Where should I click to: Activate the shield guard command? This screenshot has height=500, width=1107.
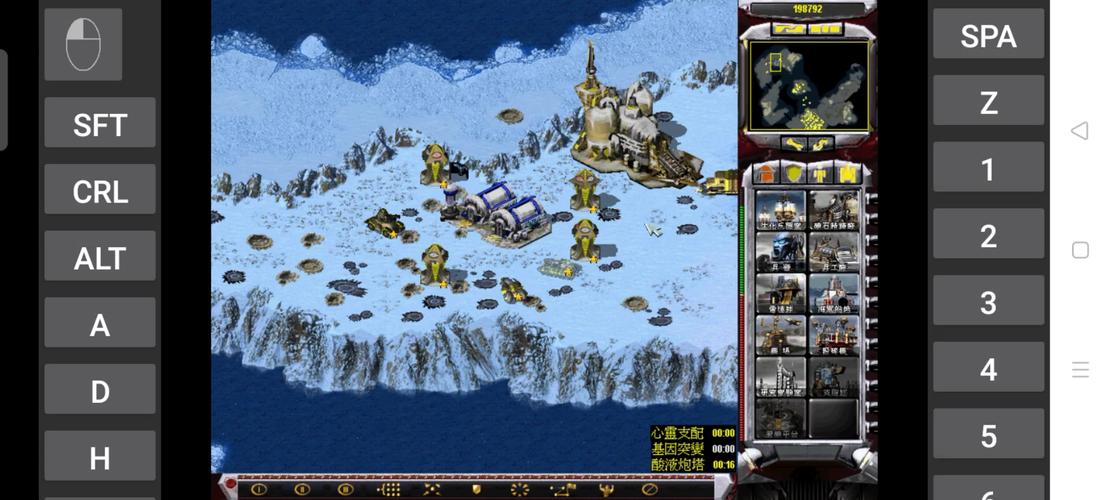pyautogui.click(x=477, y=489)
